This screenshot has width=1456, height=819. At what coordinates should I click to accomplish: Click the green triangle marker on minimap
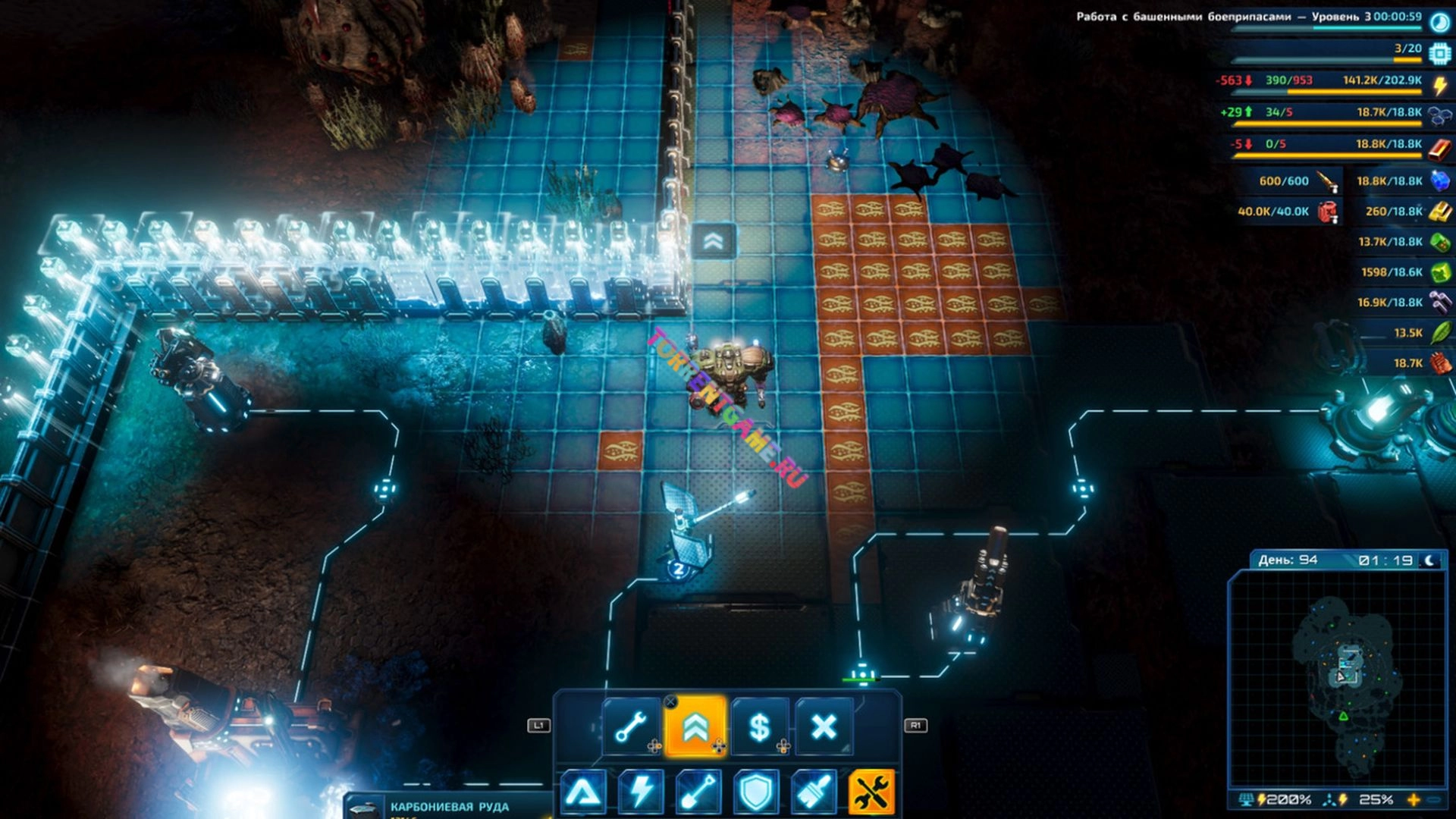[x=1343, y=716]
